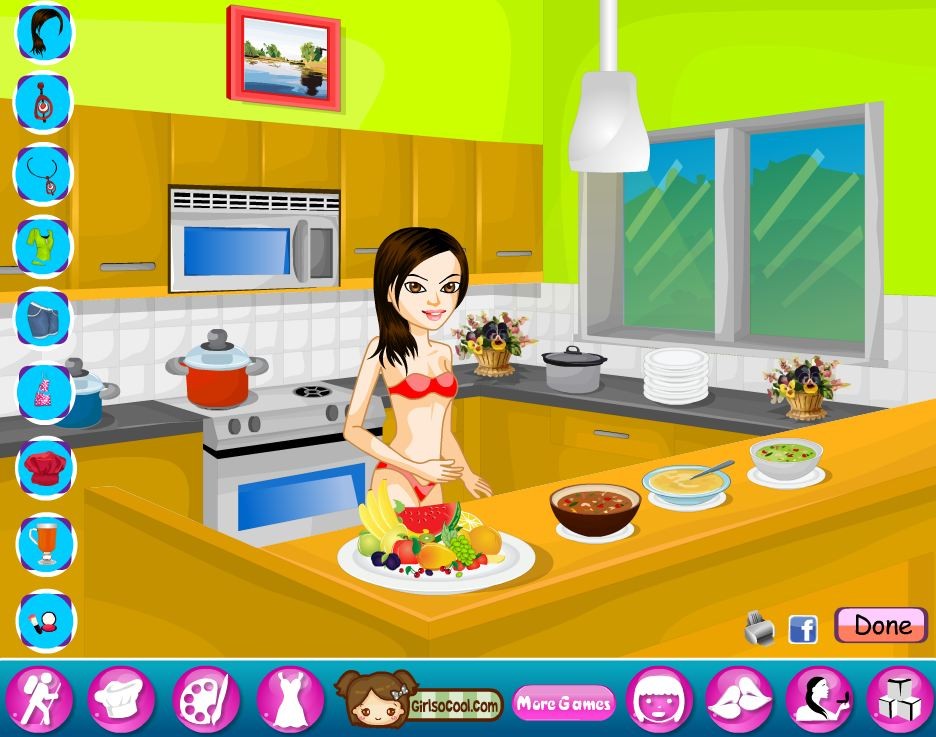
Task: Pick the pink apron category
Action: coord(43,391)
